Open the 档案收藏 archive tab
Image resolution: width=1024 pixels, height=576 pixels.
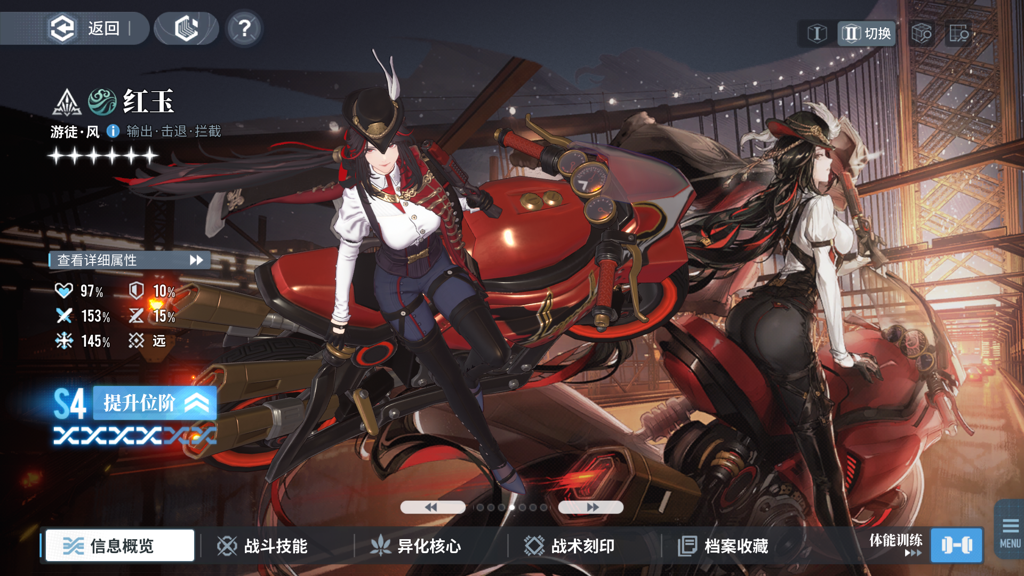(723, 546)
